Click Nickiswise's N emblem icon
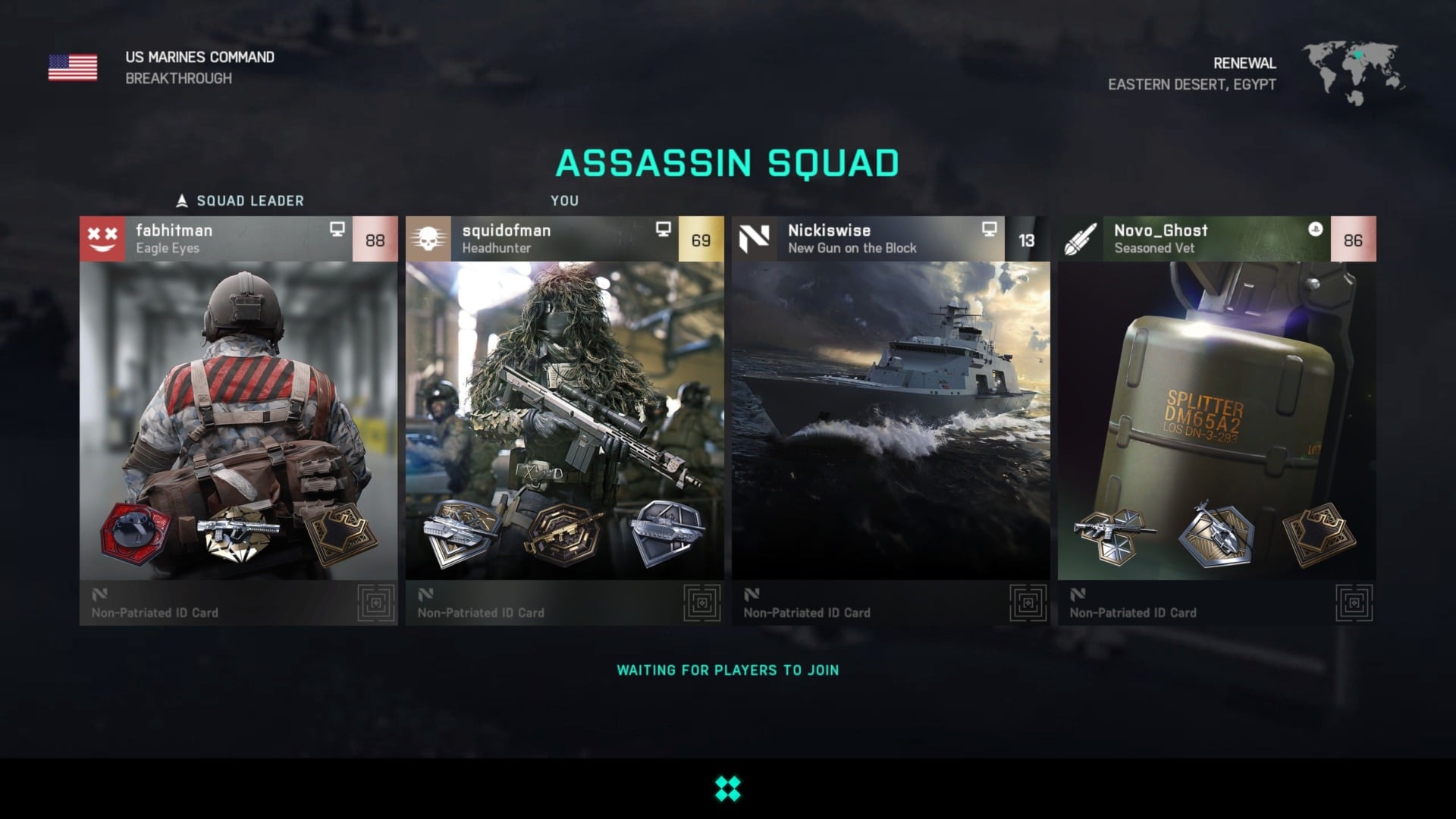The height and width of the screenshot is (819, 1456). [754, 237]
